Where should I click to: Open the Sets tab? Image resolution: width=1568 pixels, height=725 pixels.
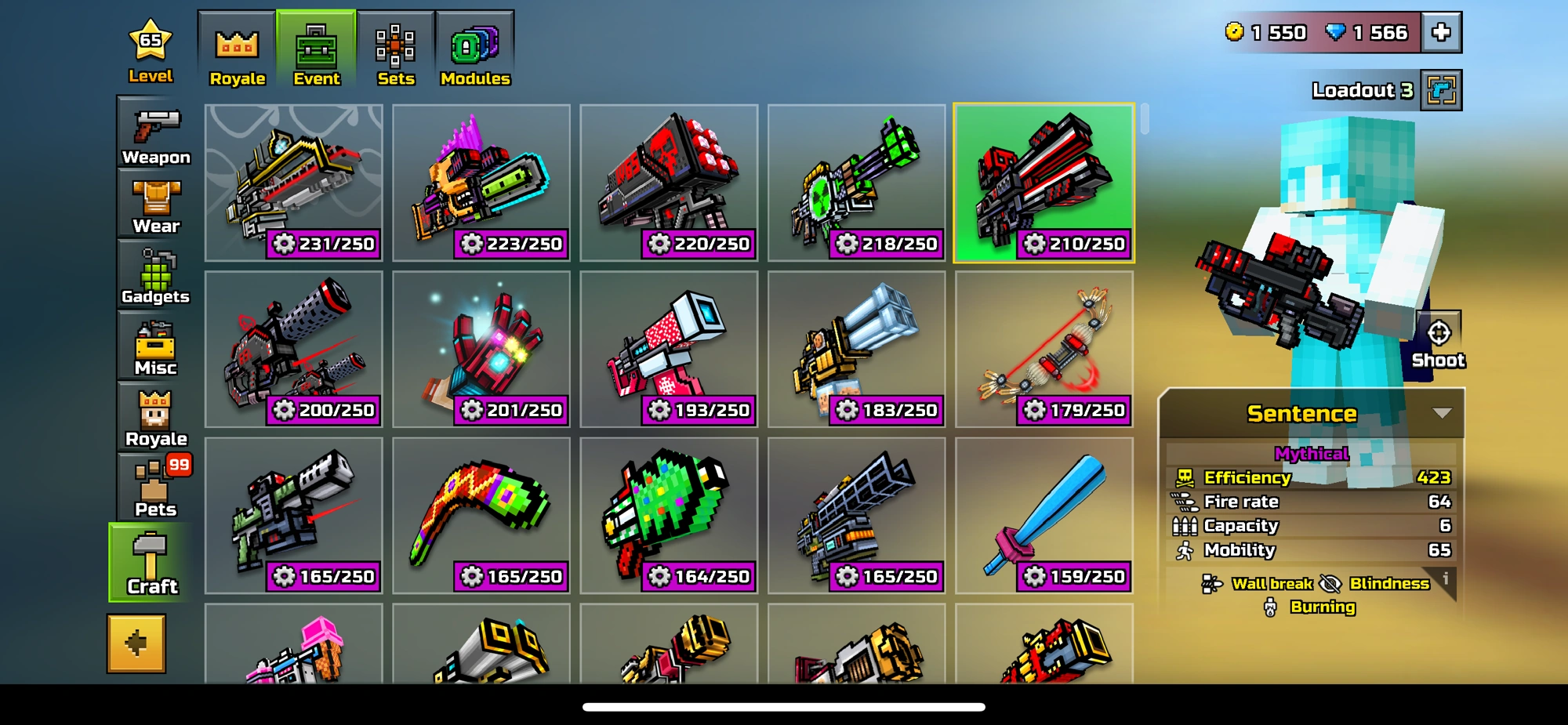pos(396,47)
